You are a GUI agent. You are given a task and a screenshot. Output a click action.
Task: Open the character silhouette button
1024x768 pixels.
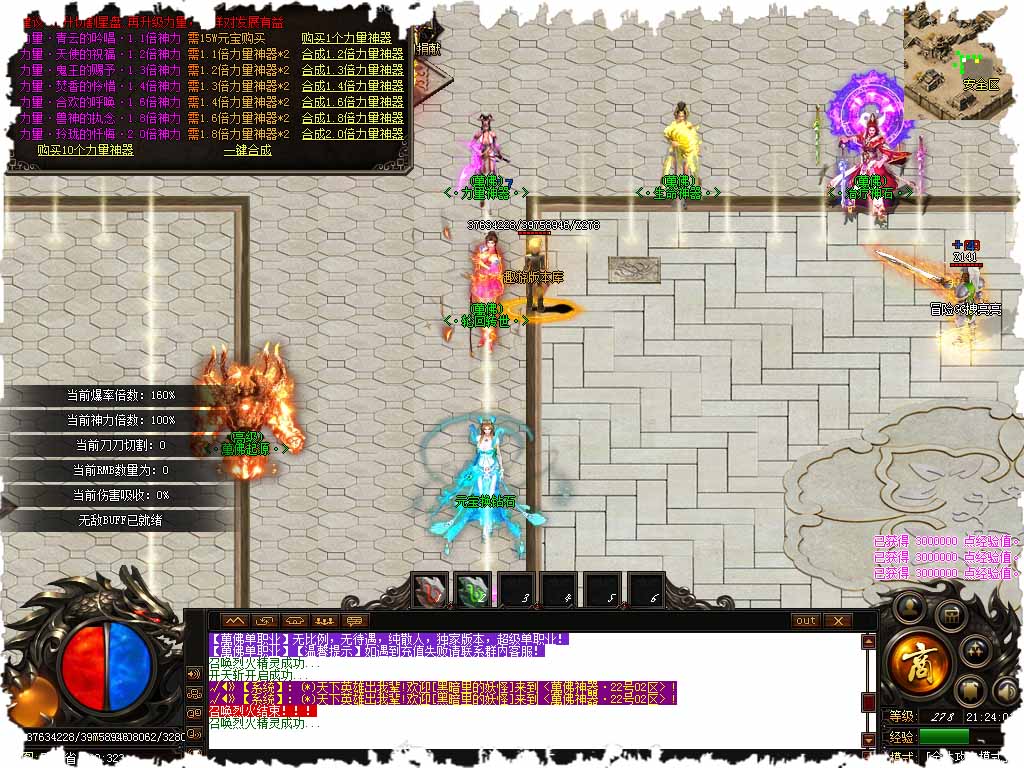pyautogui.click(x=908, y=605)
